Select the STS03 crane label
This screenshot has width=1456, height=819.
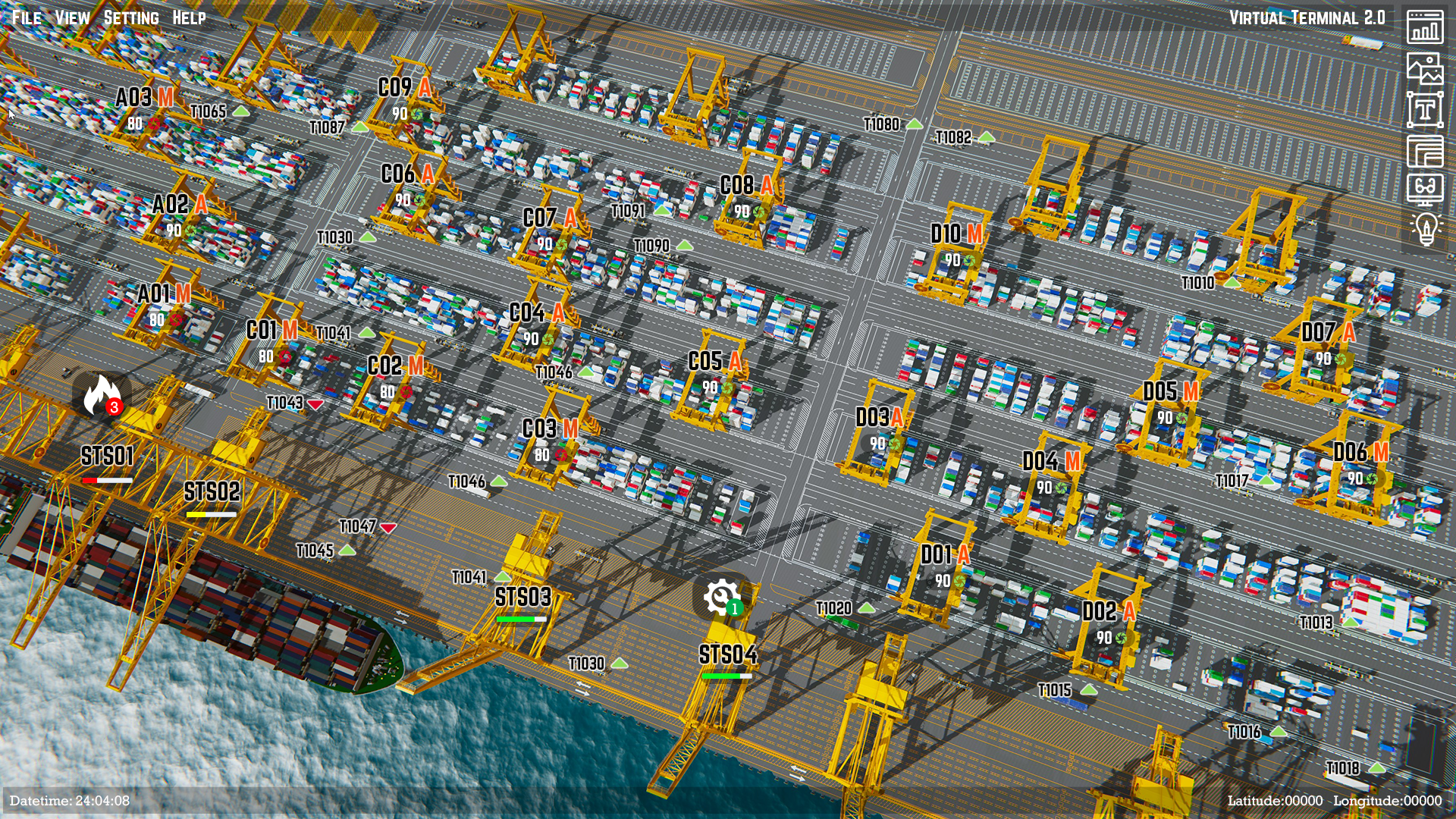522,598
